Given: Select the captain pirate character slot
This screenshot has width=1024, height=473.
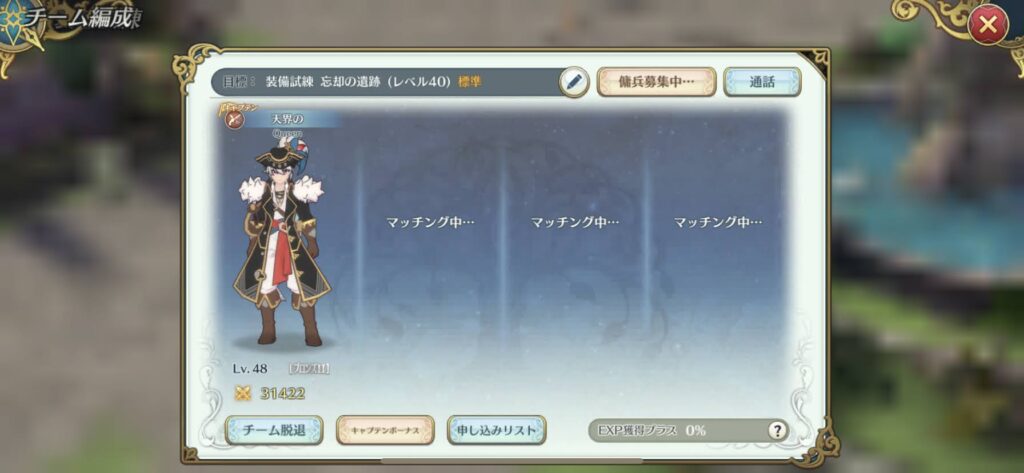Looking at the screenshot, I should (x=281, y=240).
